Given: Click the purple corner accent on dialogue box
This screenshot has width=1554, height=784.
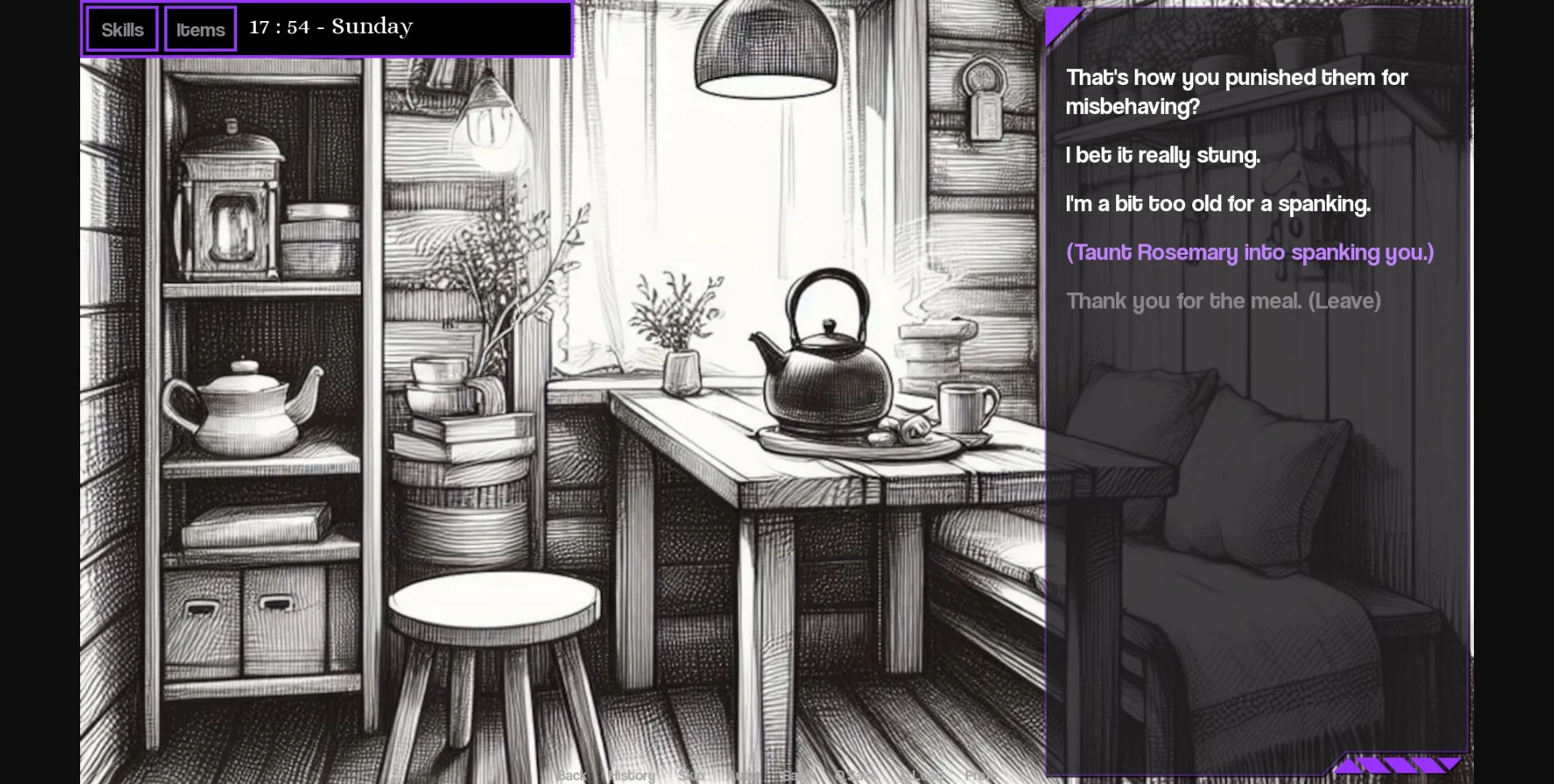Looking at the screenshot, I should (1060, 22).
